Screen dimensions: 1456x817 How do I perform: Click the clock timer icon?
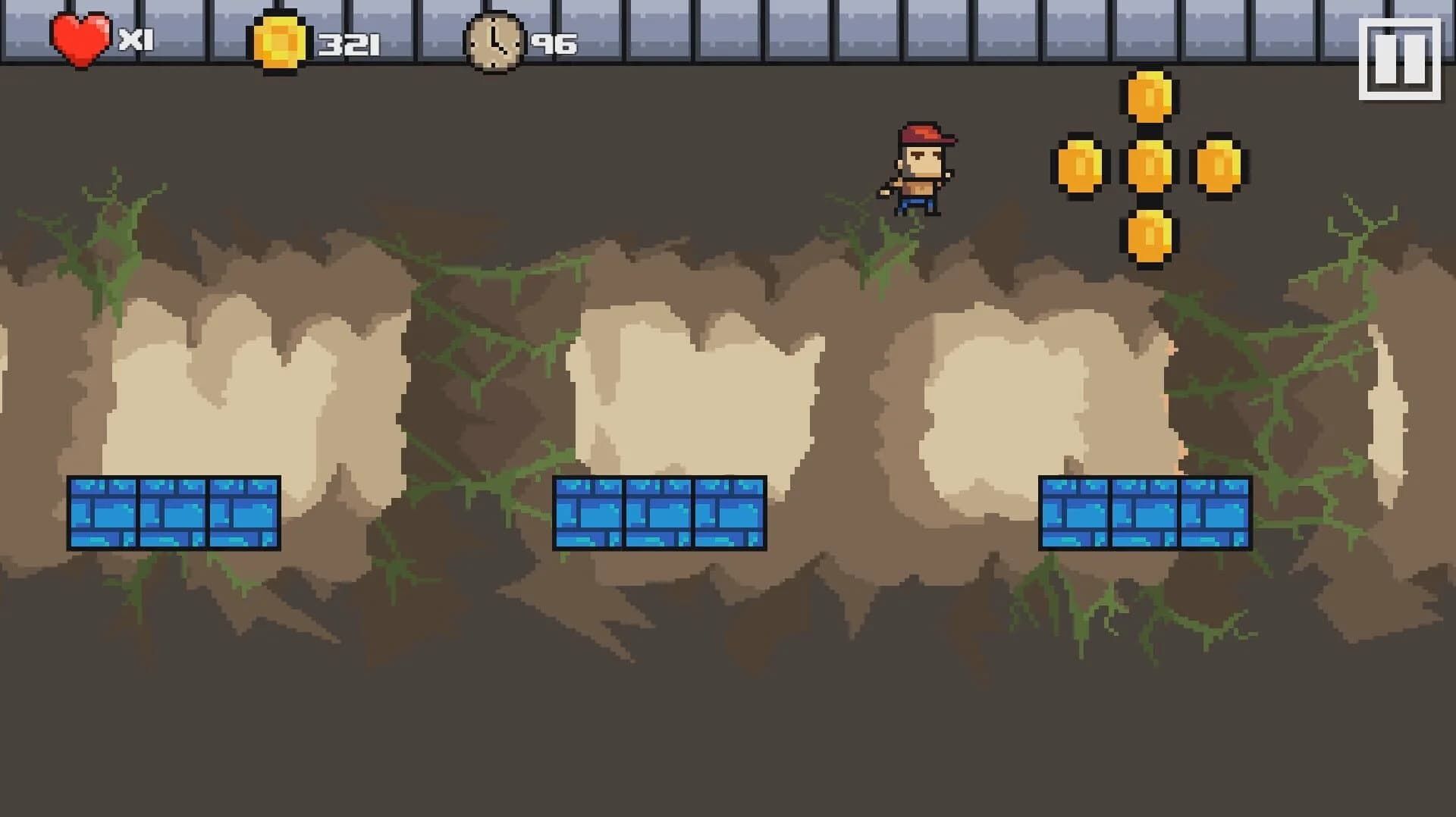pyautogui.click(x=494, y=44)
